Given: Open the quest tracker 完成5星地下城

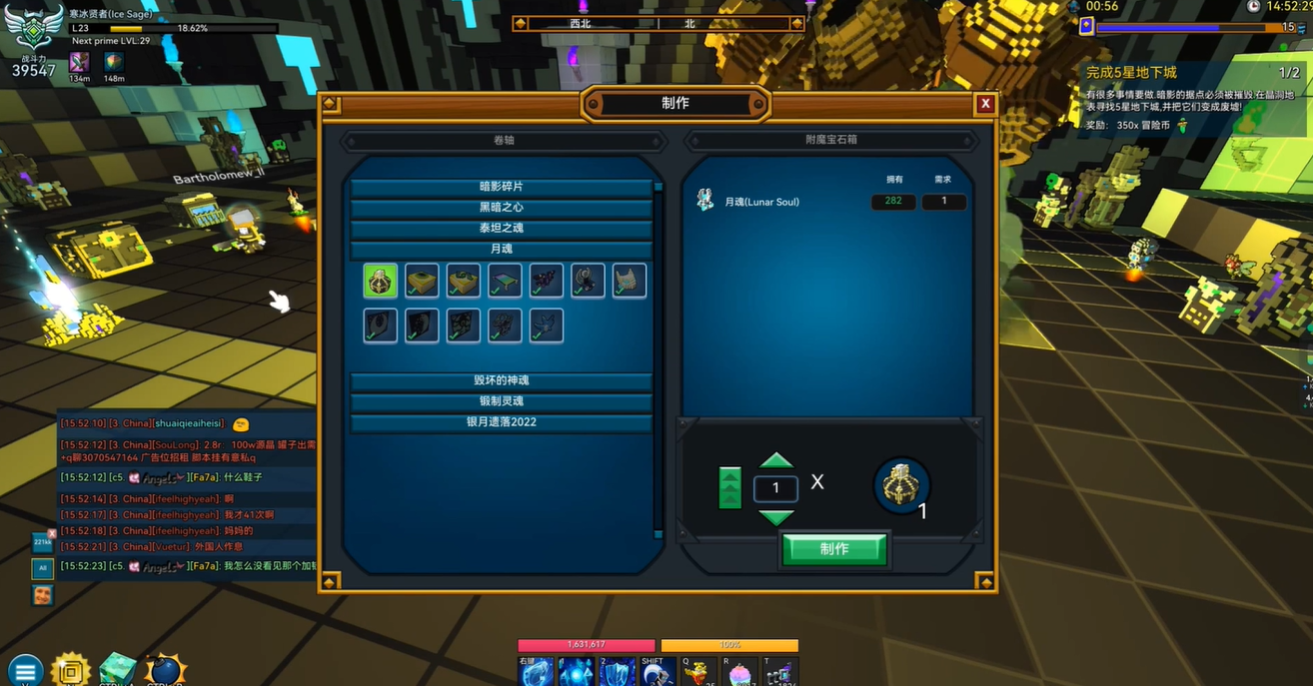Looking at the screenshot, I should [1131, 73].
